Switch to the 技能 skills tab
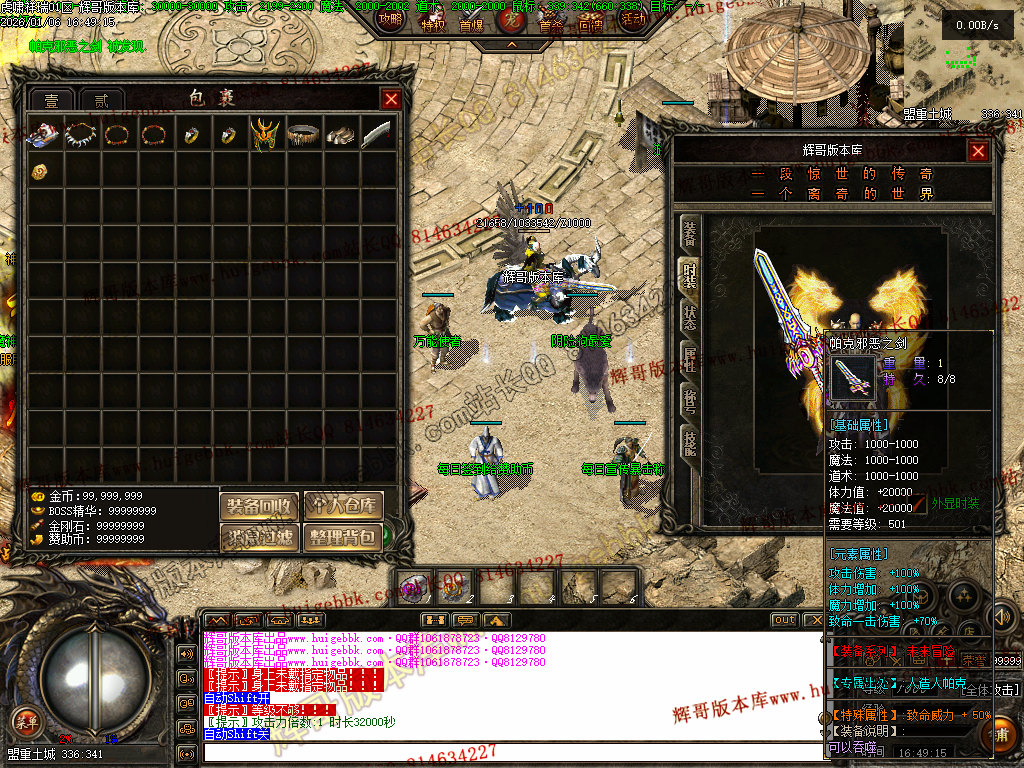Screen dimensions: 1024x768 coord(690,441)
